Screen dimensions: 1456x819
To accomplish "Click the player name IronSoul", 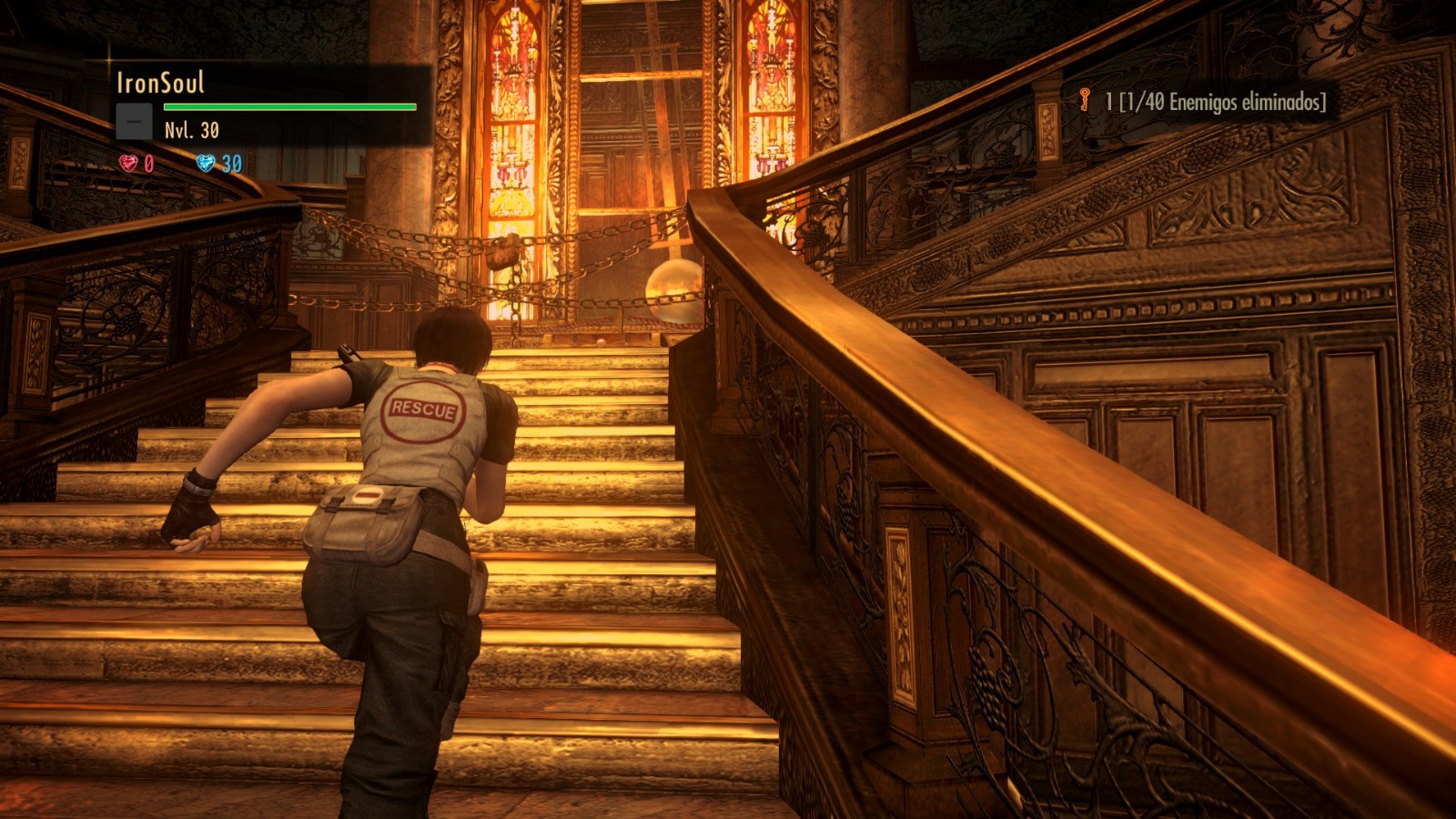I will (162, 81).
